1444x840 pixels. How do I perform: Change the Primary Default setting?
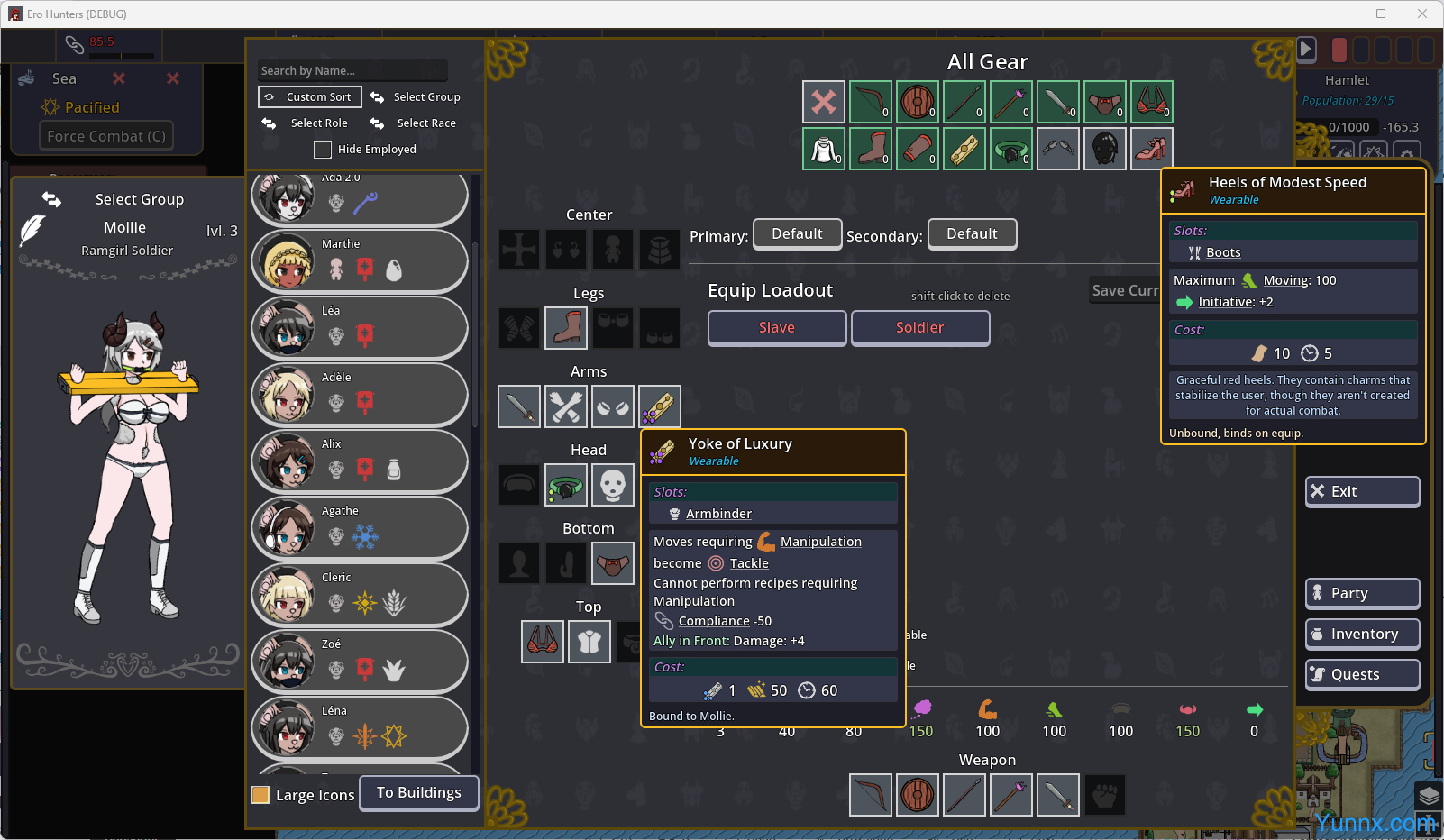[x=797, y=234]
